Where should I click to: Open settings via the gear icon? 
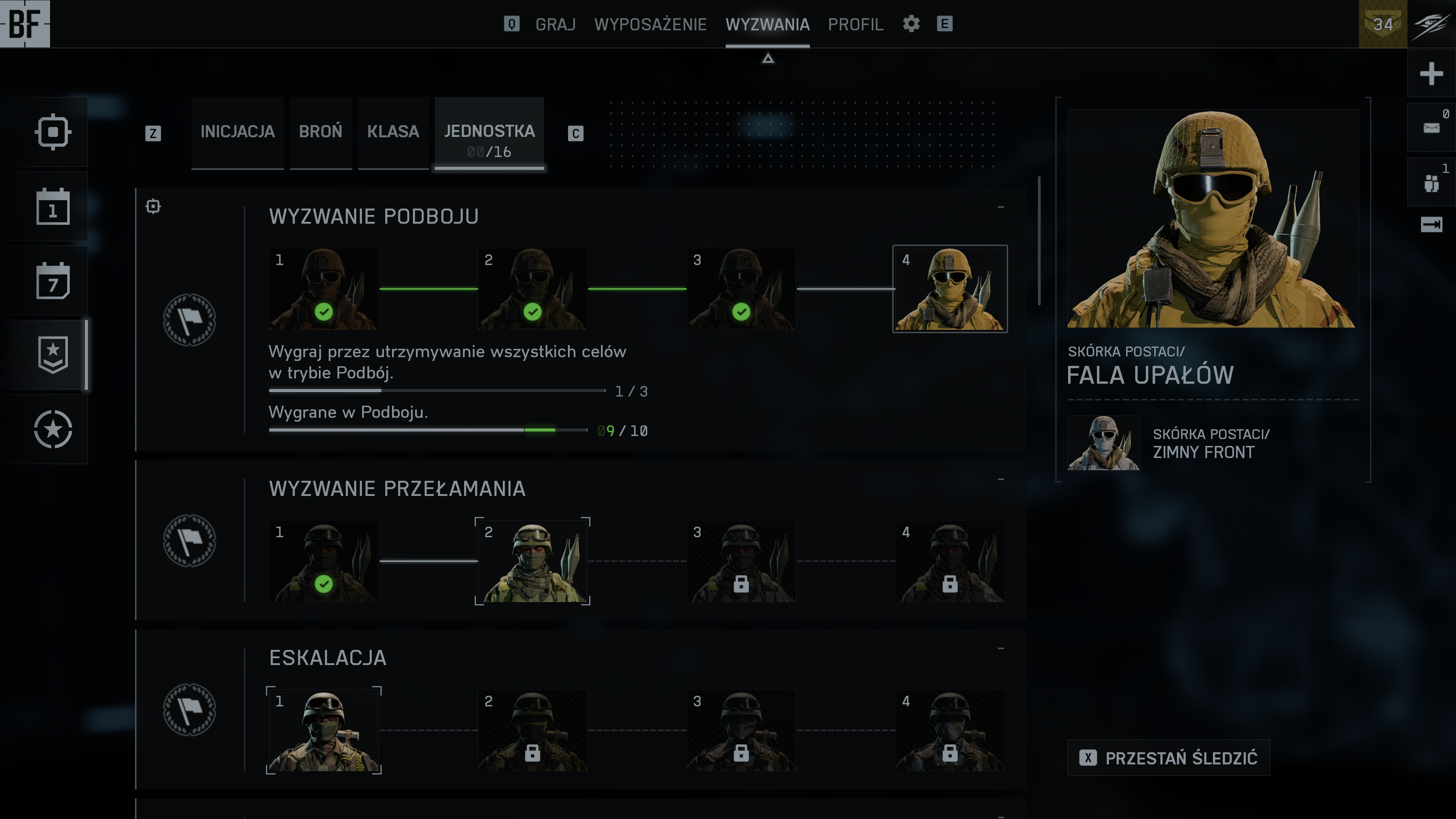(x=911, y=24)
